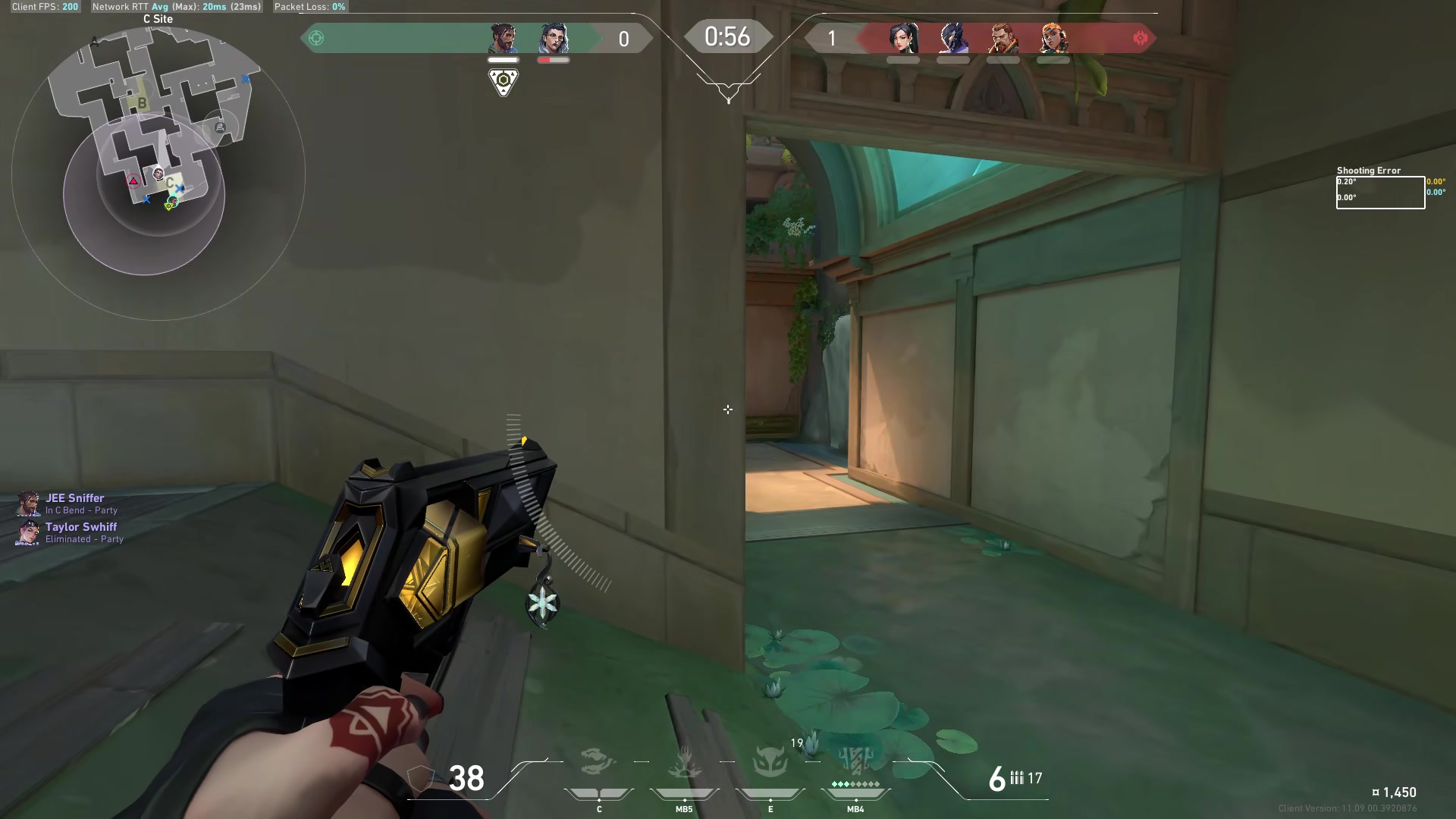Click Raze's portrait on the enemy scoreboard
Screen dimensions: 1456x819
point(1053,38)
